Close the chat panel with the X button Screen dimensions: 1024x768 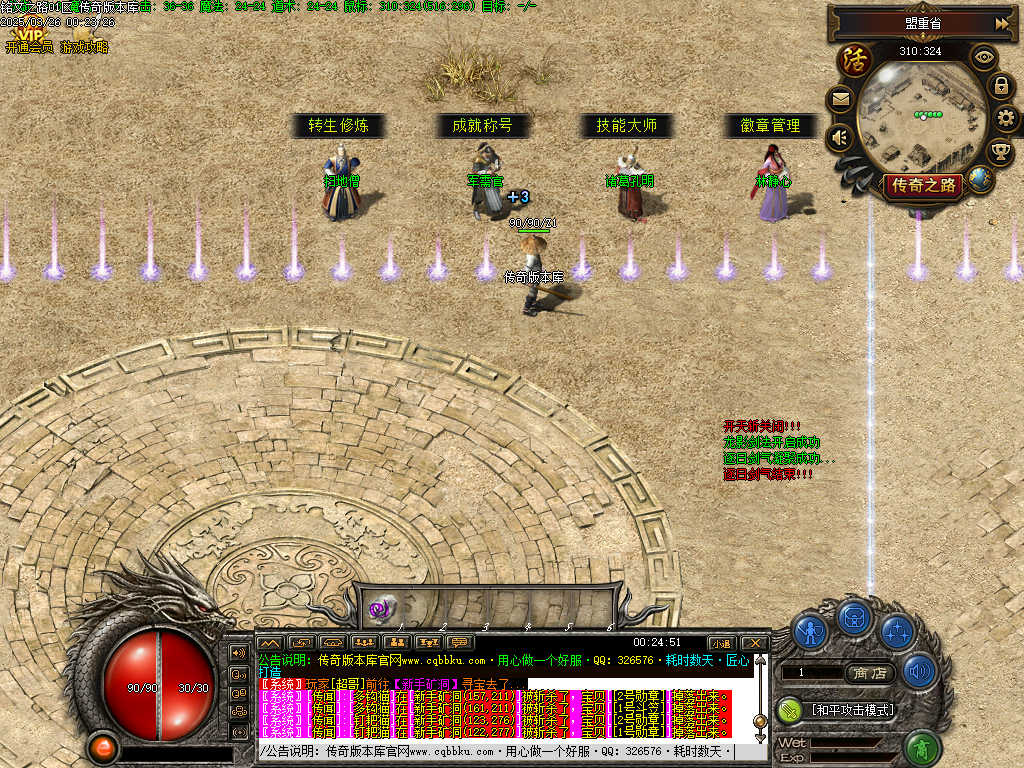753,643
